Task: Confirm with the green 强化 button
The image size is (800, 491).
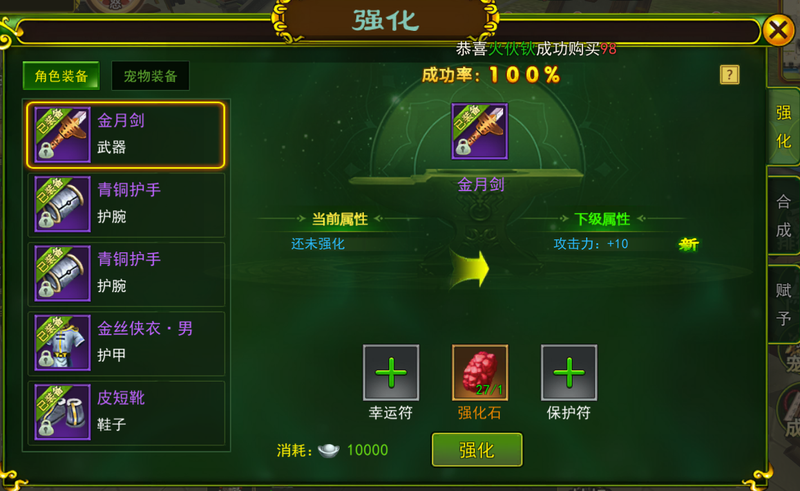Action: (477, 450)
